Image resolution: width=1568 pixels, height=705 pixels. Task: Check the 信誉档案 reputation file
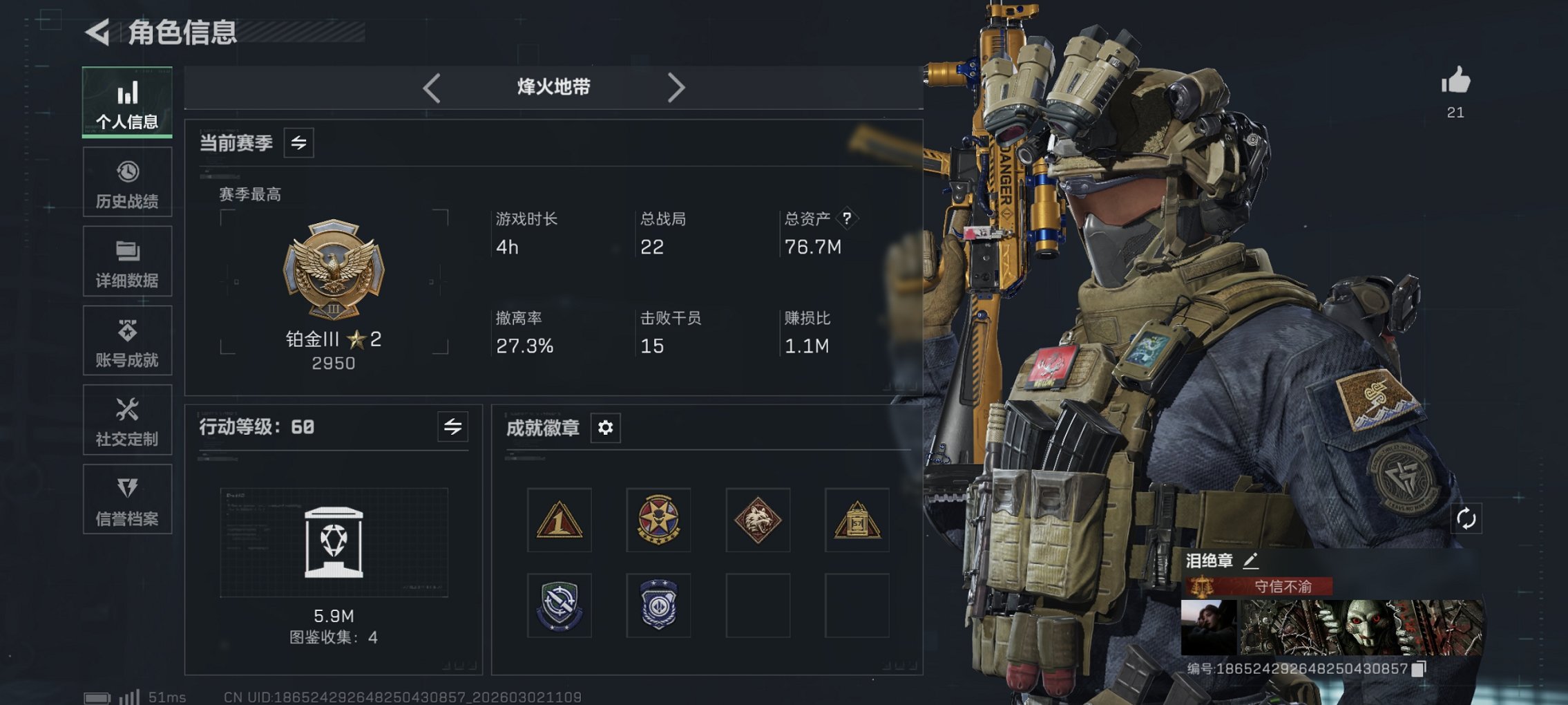pyautogui.click(x=126, y=499)
